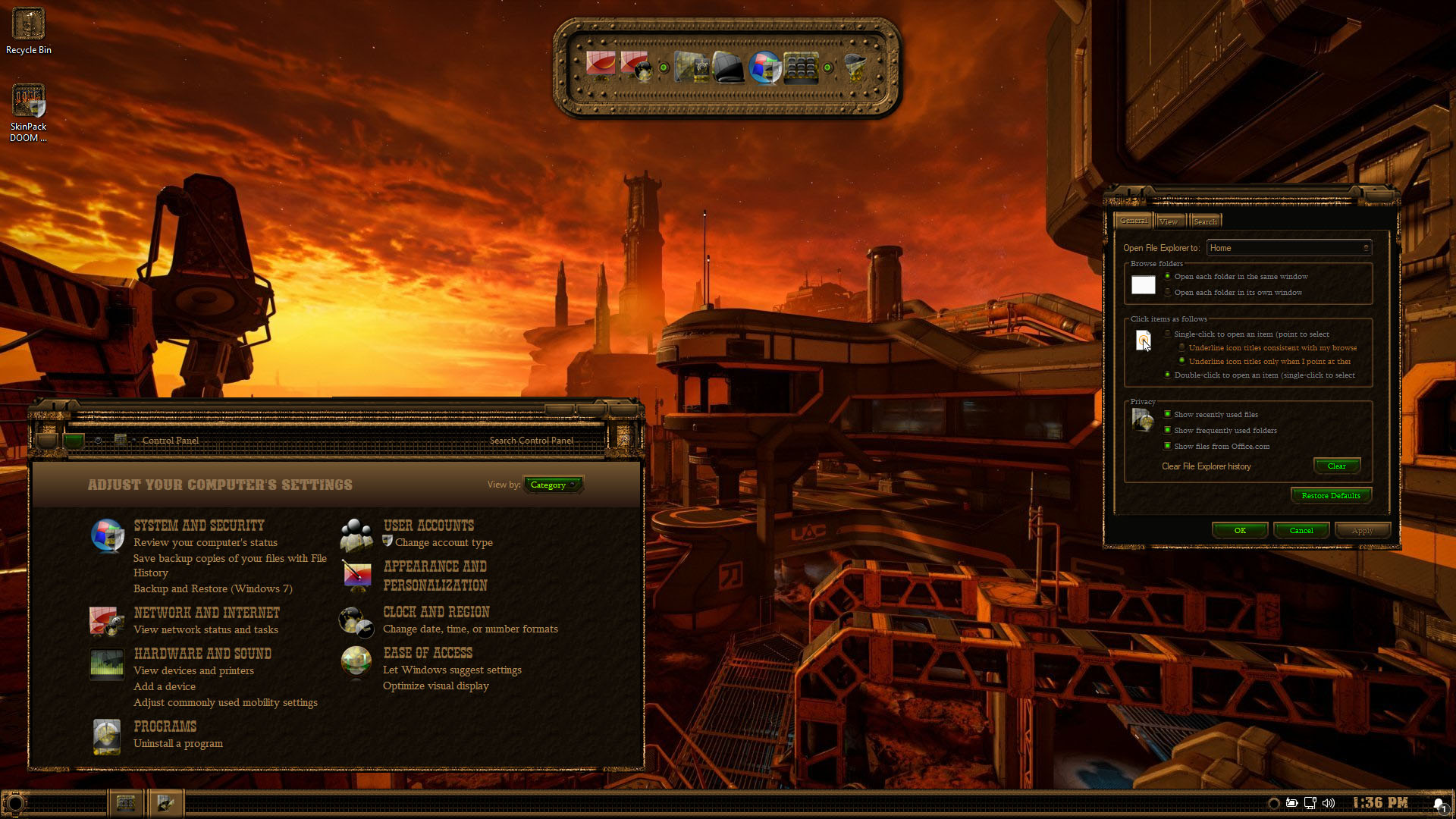
Task: Open Ease of Access category
Action: click(428, 653)
